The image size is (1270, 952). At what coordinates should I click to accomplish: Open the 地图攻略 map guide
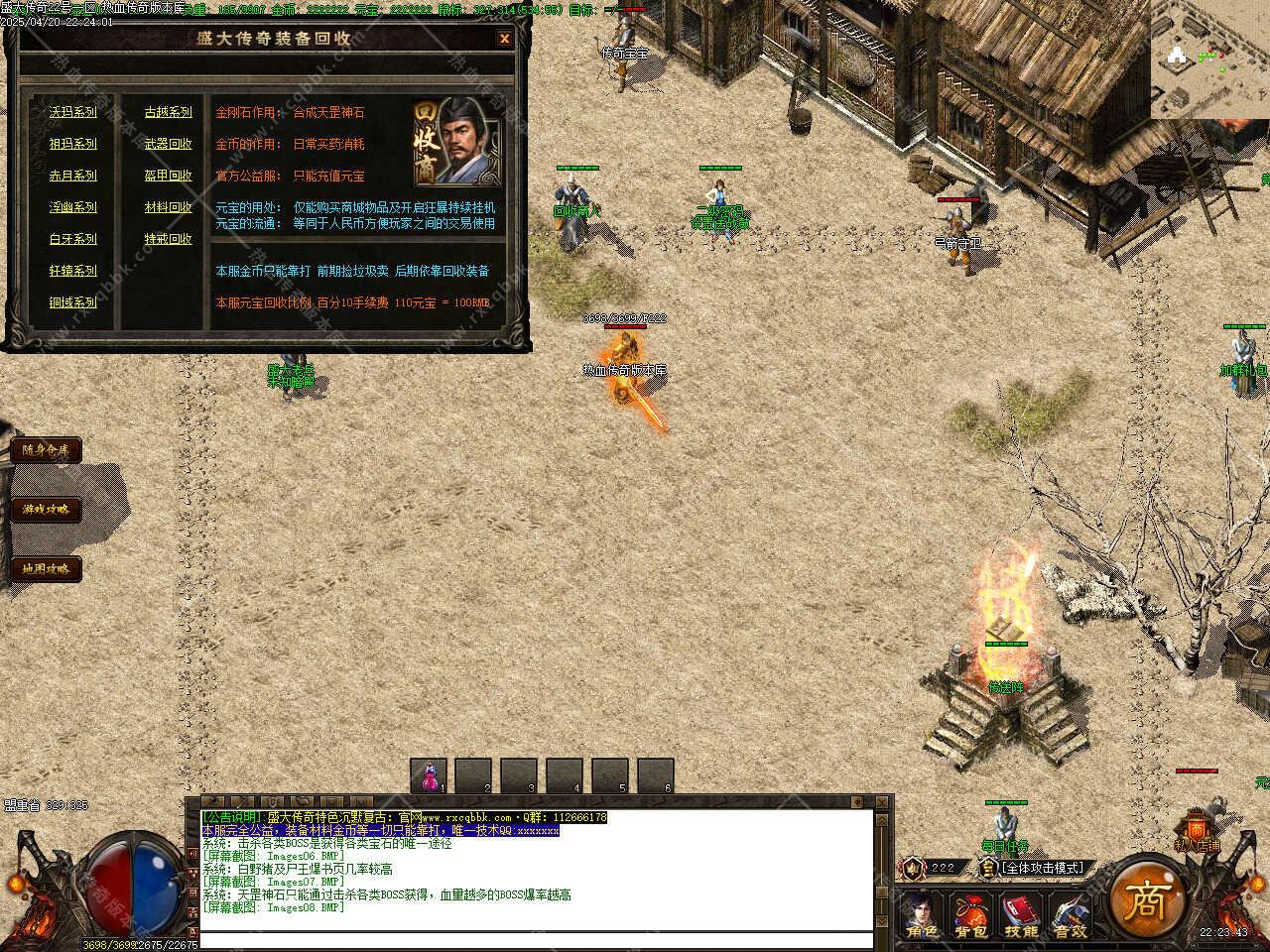pos(46,569)
